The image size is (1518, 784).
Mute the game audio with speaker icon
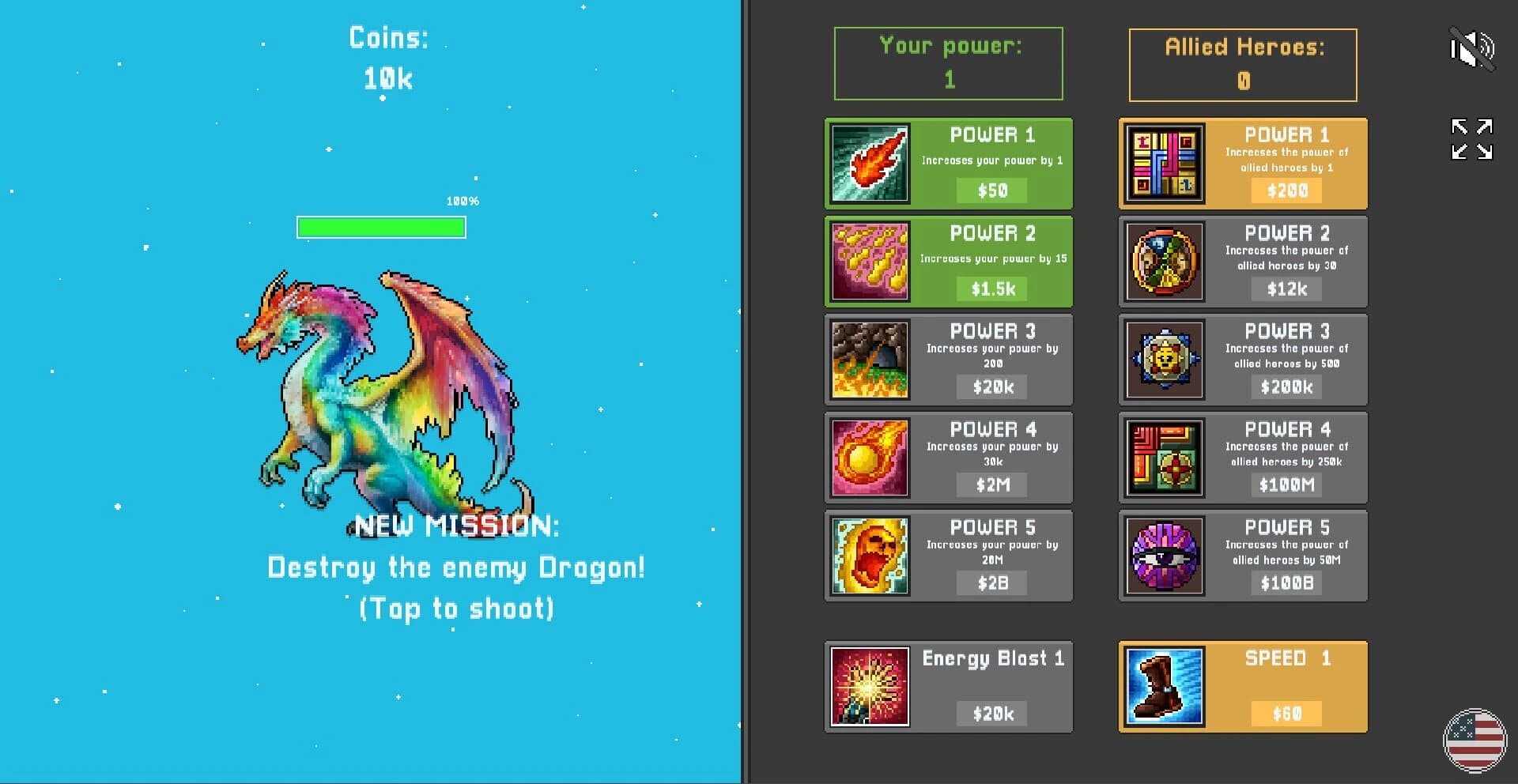point(1472,49)
